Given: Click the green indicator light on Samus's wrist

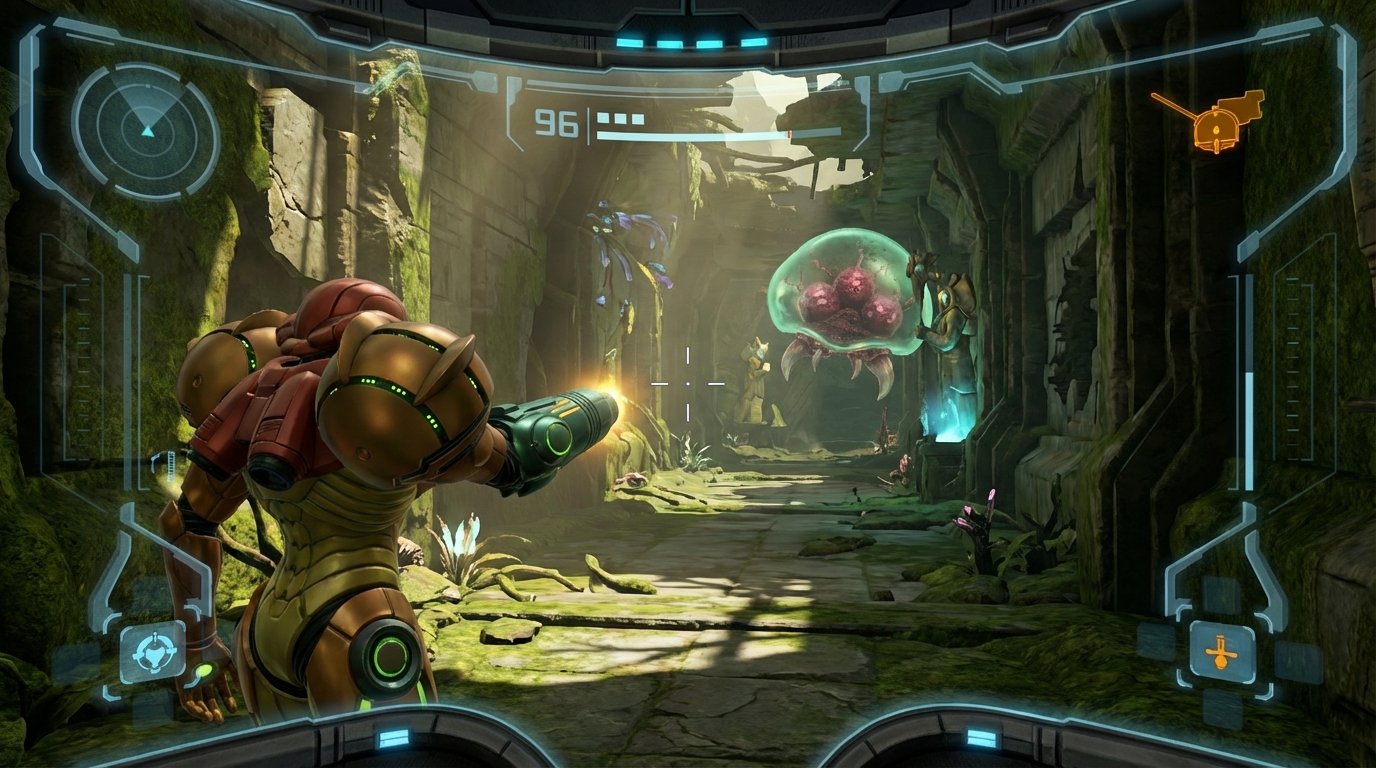Looking at the screenshot, I should (203, 668).
